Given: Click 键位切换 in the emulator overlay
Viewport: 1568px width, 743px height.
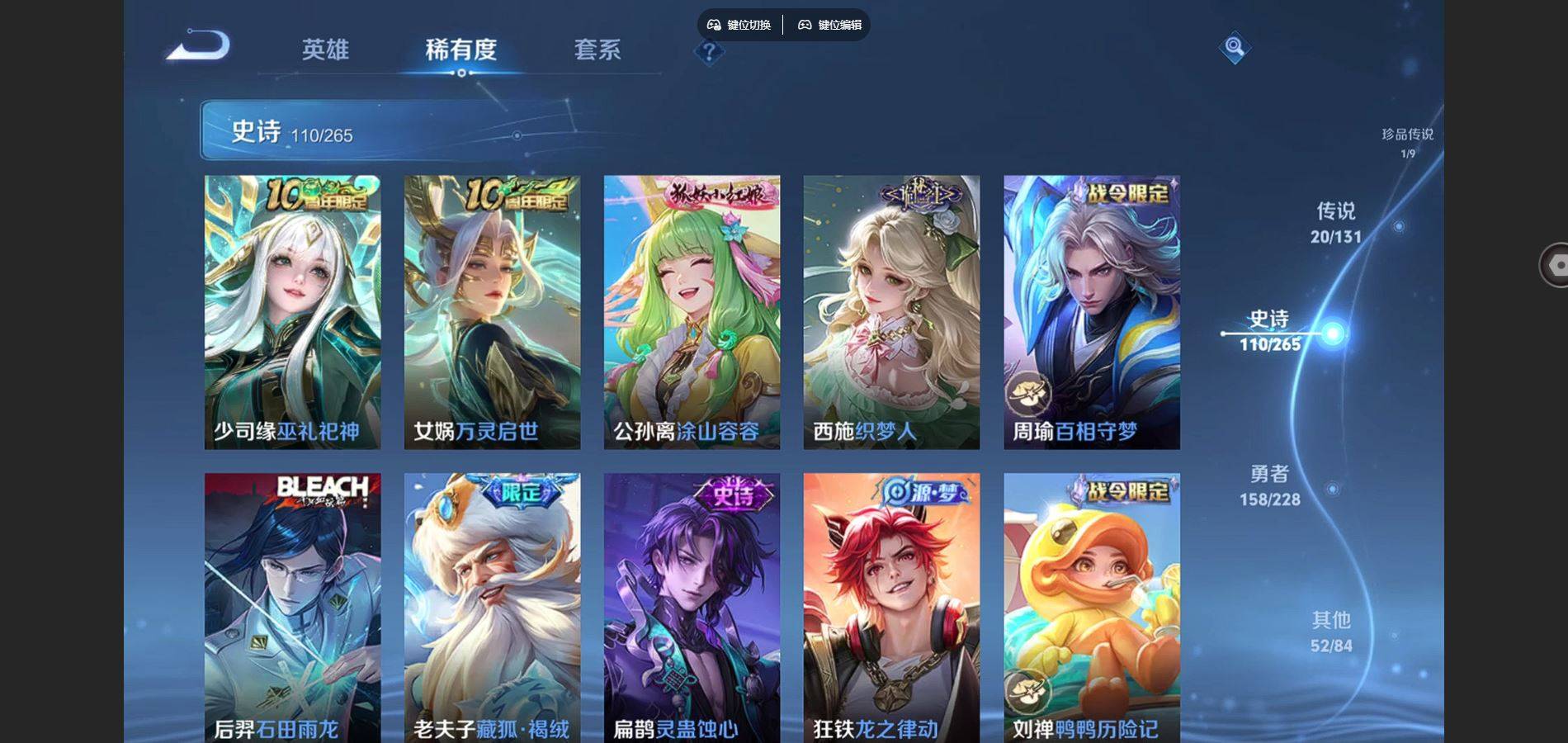Looking at the screenshot, I should coord(739,25).
